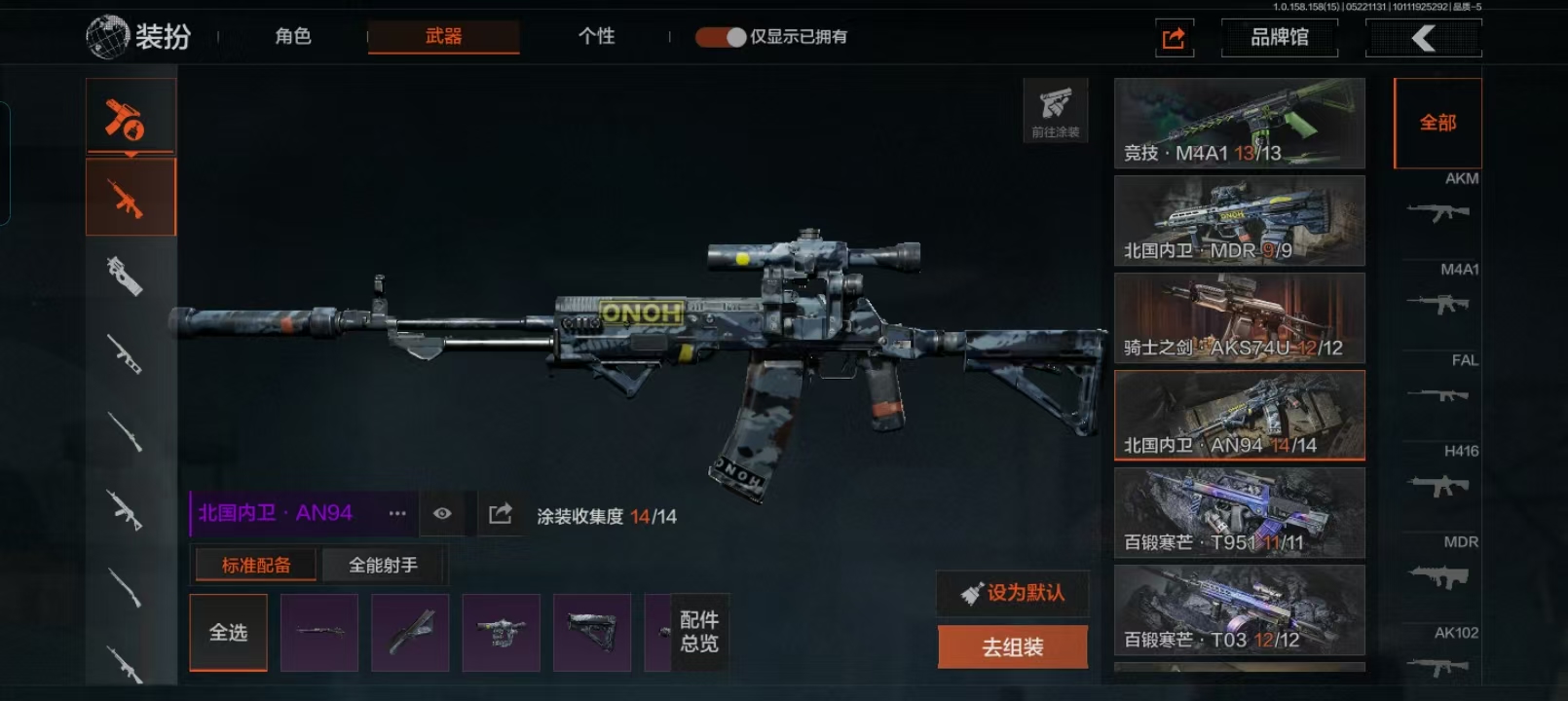Toggle 仅显示已拥有 filter switch
This screenshot has width=1568, height=701.
[721, 37]
